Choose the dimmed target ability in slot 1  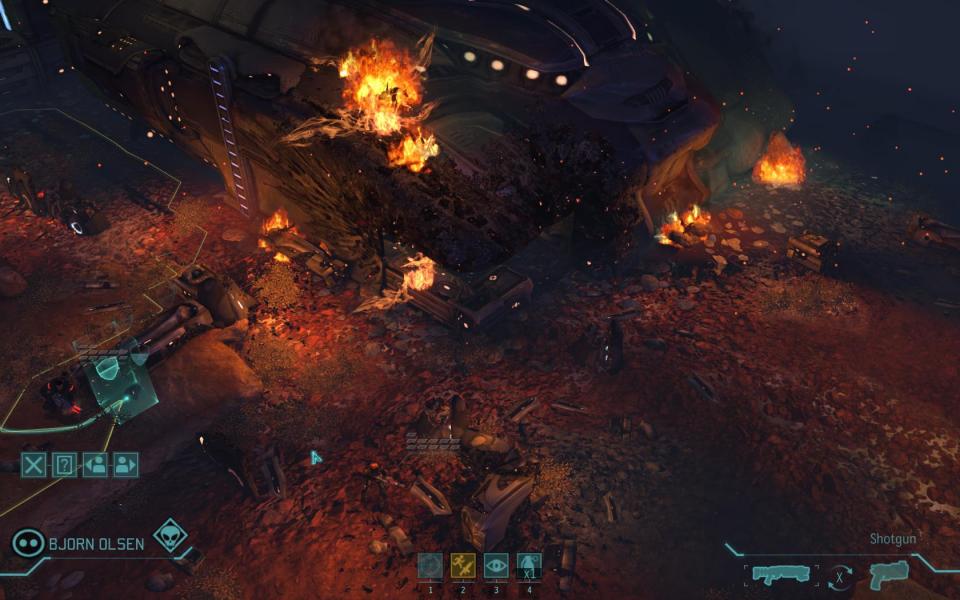pyautogui.click(x=430, y=566)
